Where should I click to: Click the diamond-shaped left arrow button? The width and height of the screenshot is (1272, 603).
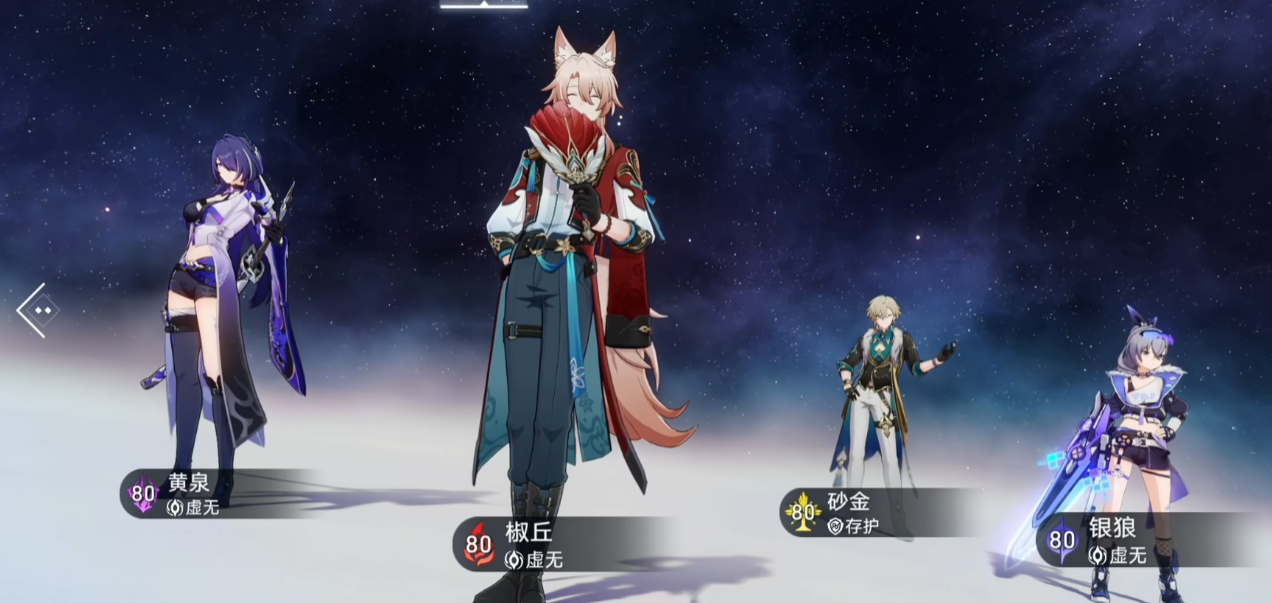coord(39,310)
